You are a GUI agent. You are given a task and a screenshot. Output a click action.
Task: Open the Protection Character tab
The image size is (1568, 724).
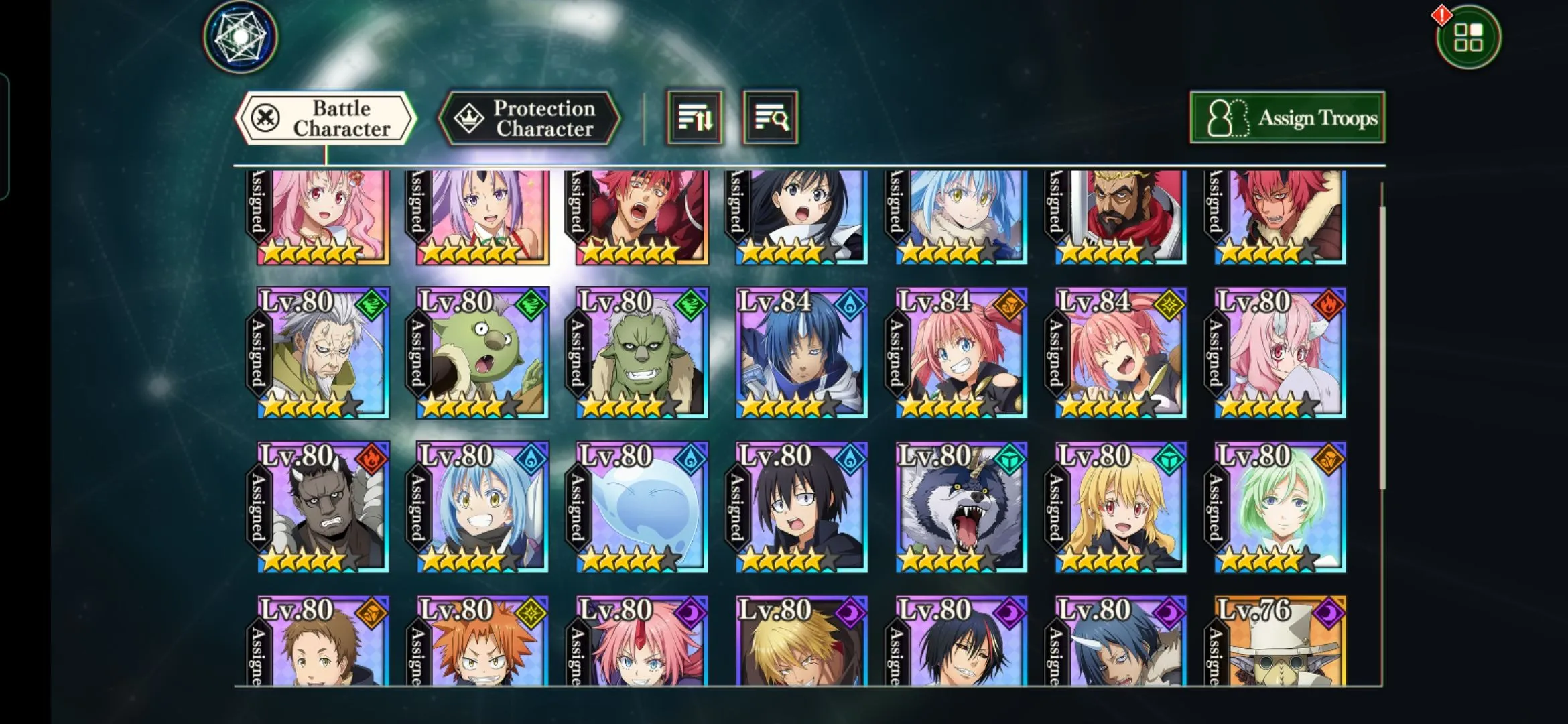coord(529,119)
